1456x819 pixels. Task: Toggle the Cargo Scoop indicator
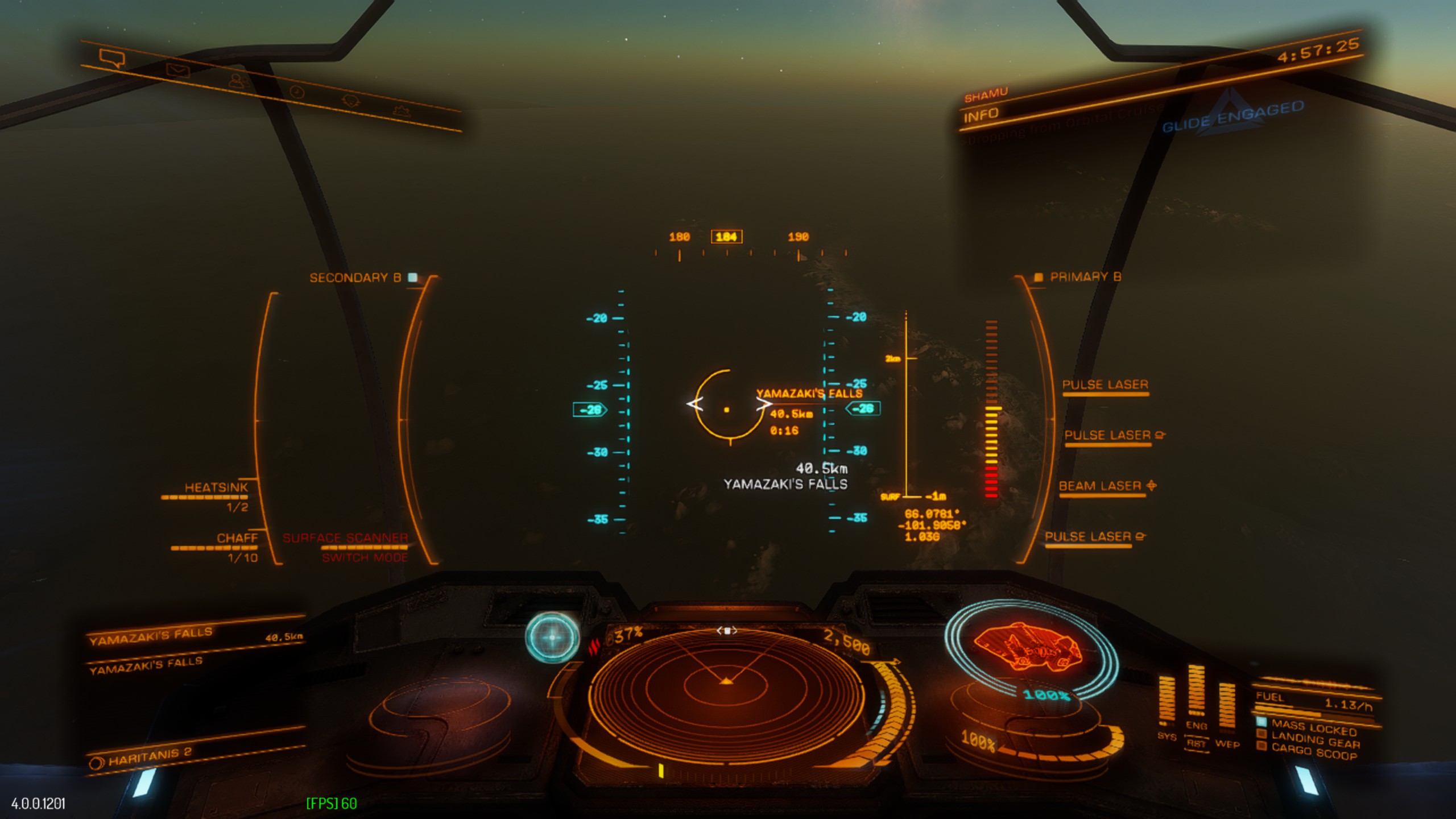pos(1313,751)
